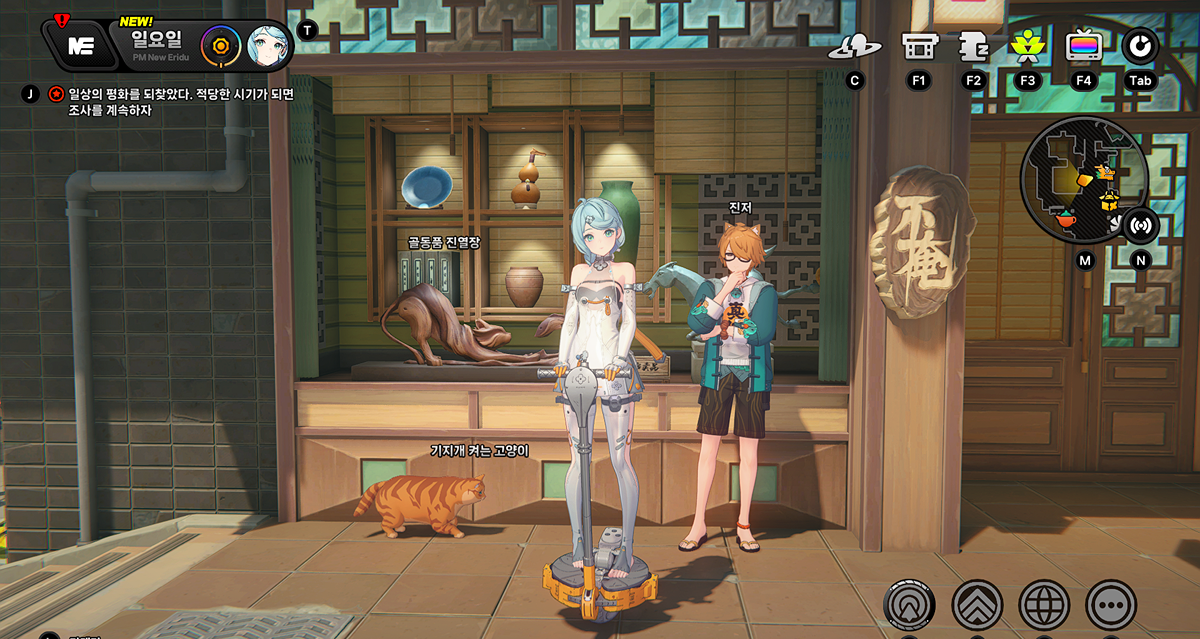Open the planet-shaped icon in top bar
The image size is (1200, 639).
854,47
